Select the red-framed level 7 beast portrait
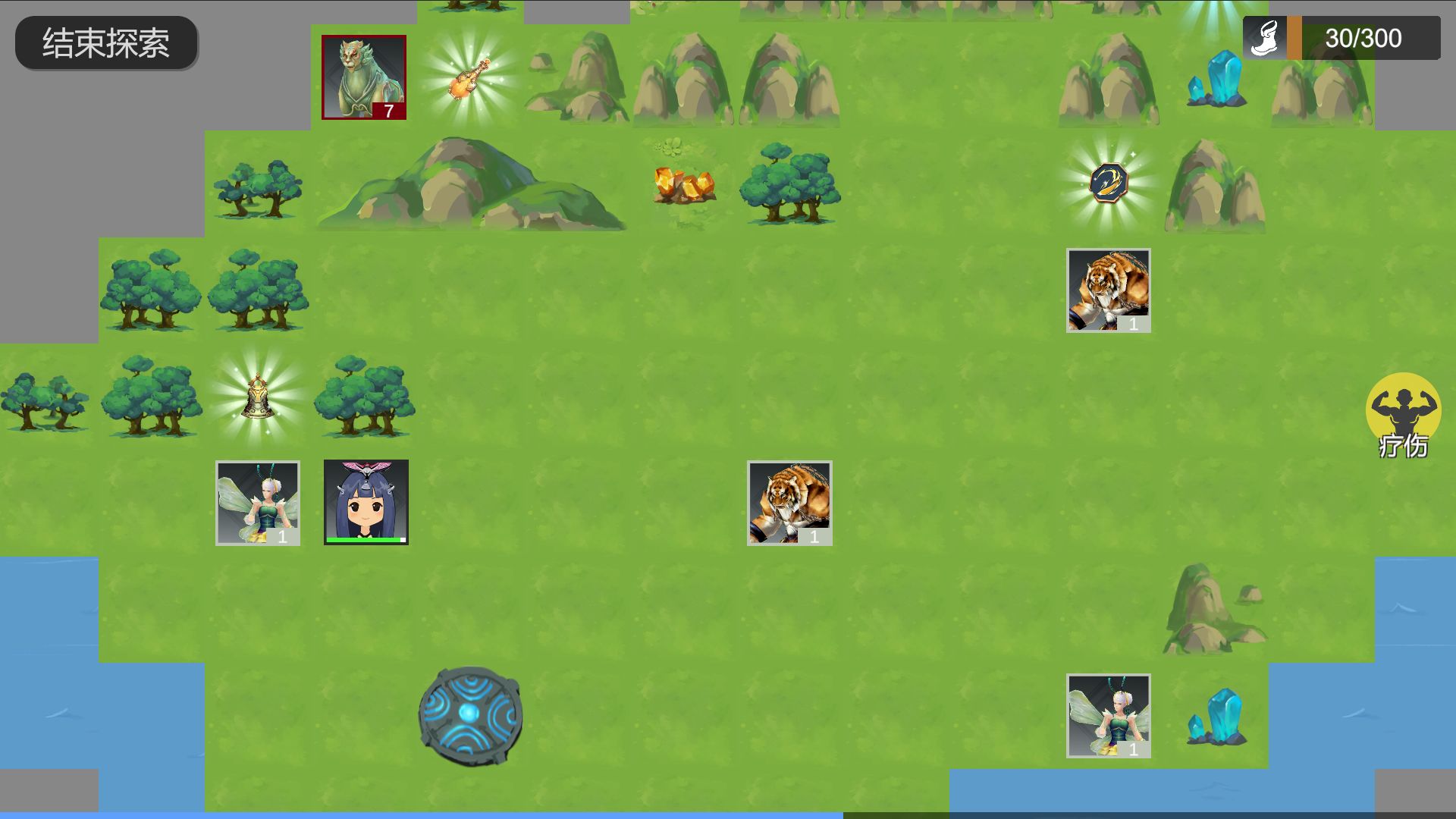 click(x=364, y=77)
